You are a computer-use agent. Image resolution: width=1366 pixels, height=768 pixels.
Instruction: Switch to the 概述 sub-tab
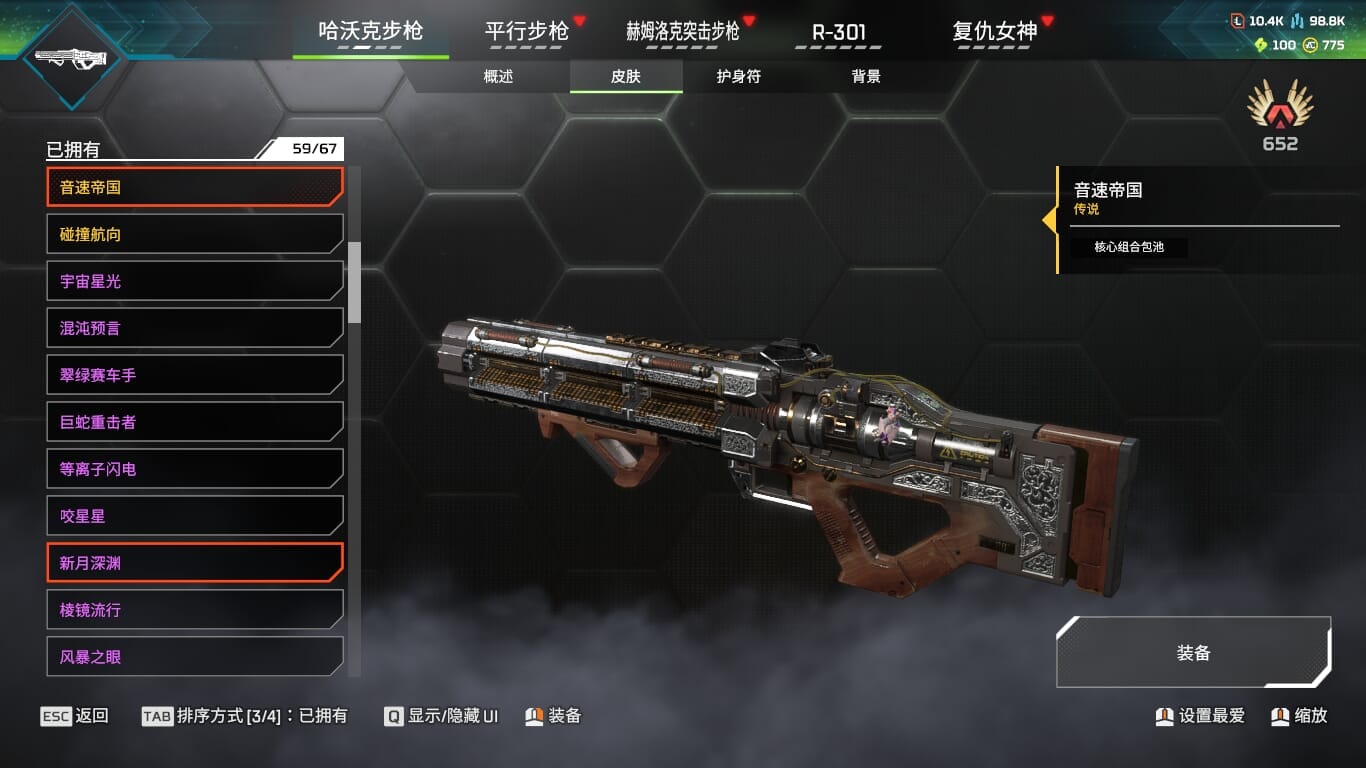point(498,77)
